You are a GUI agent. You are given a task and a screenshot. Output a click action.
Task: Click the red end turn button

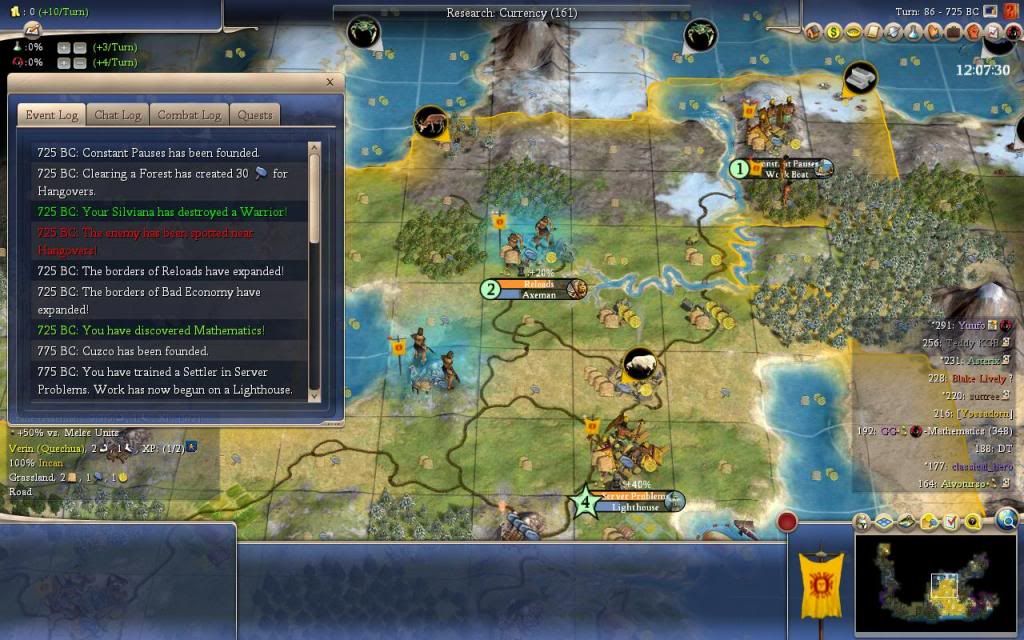[x=788, y=521]
